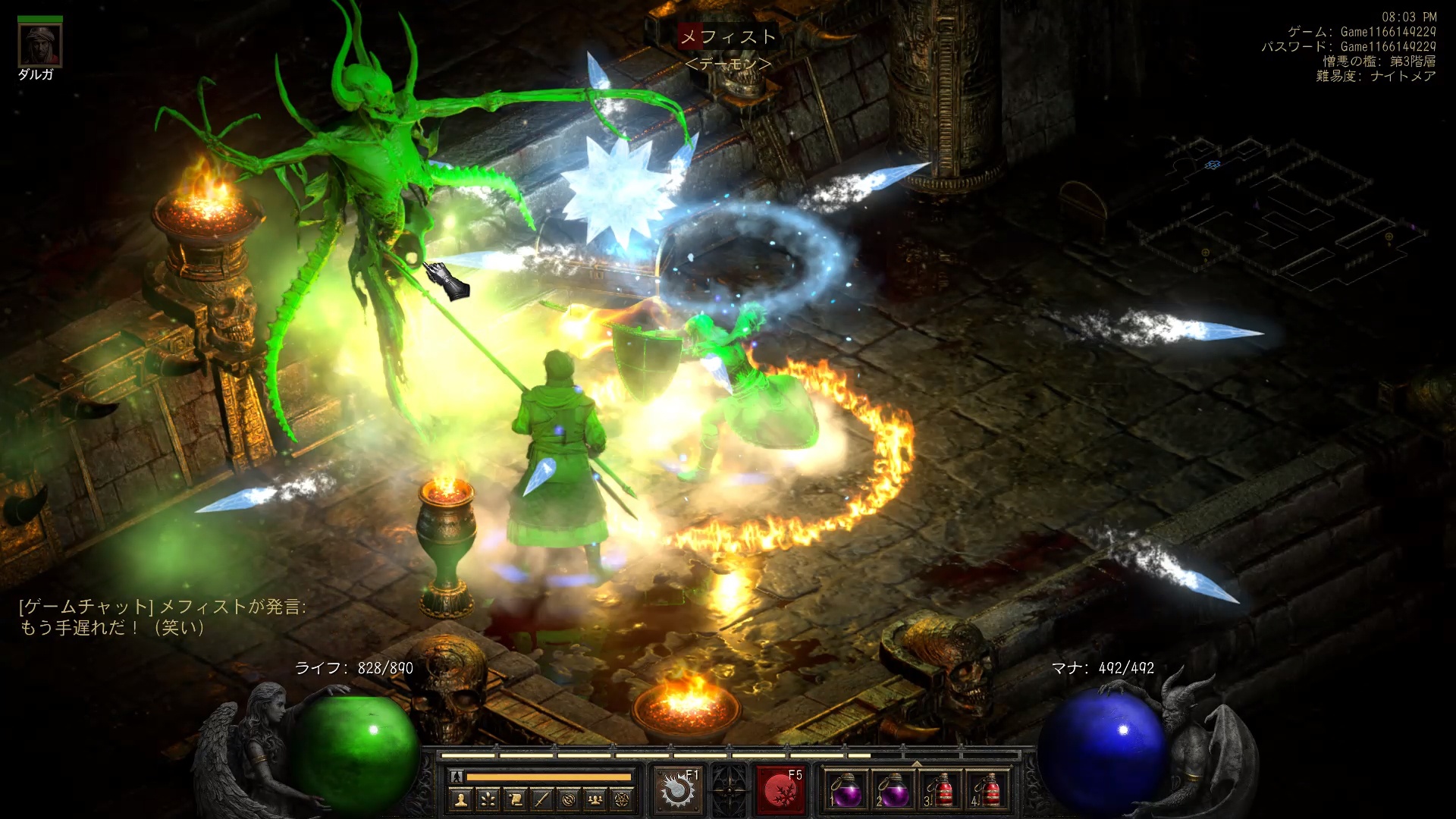The width and height of the screenshot is (1456, 819).
Task: Select the F1 left-click skill icon
Action: (675, 790)
